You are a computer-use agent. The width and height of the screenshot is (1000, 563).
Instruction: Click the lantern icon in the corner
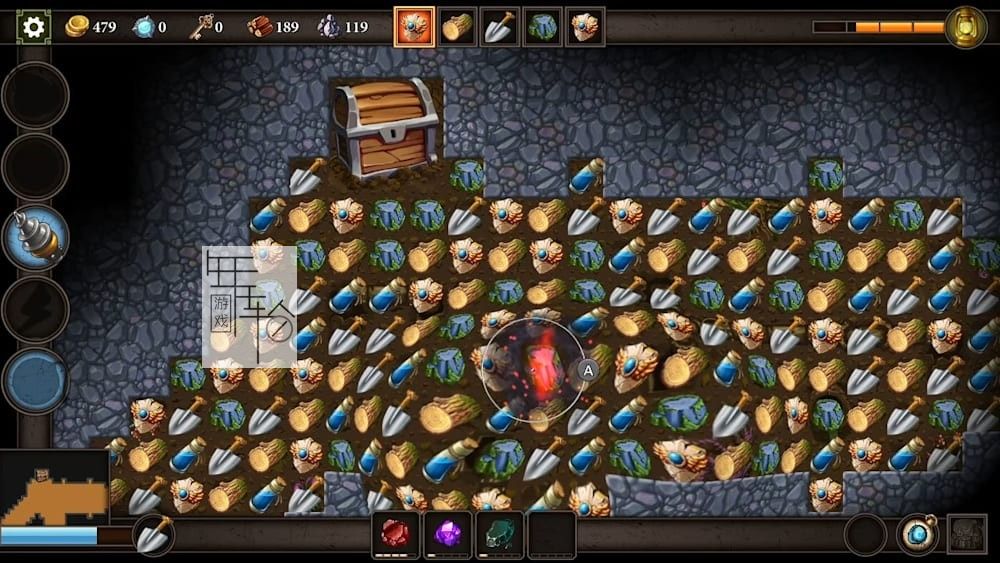(965, 27)
